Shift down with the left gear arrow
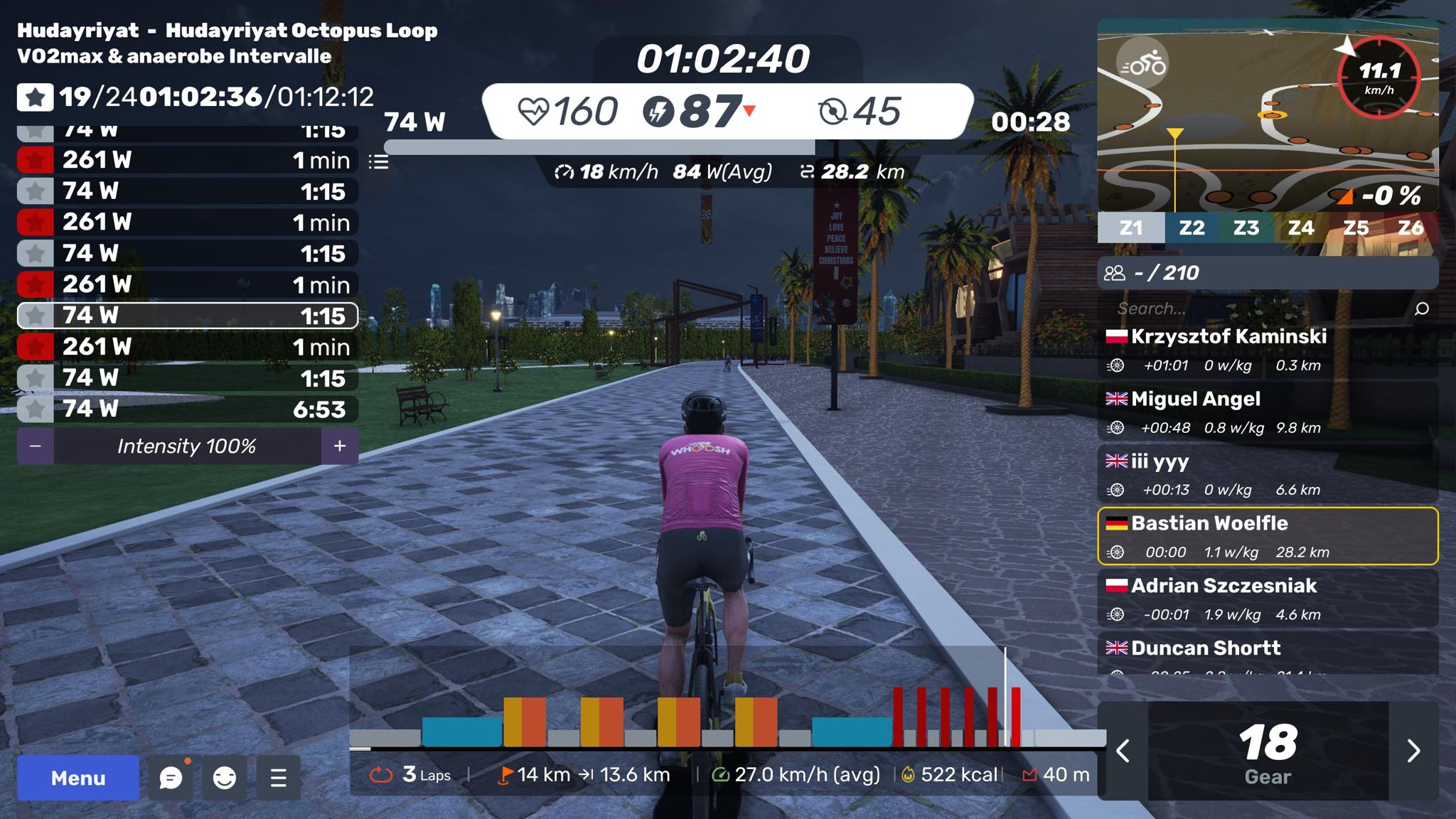 [1123, 751]
